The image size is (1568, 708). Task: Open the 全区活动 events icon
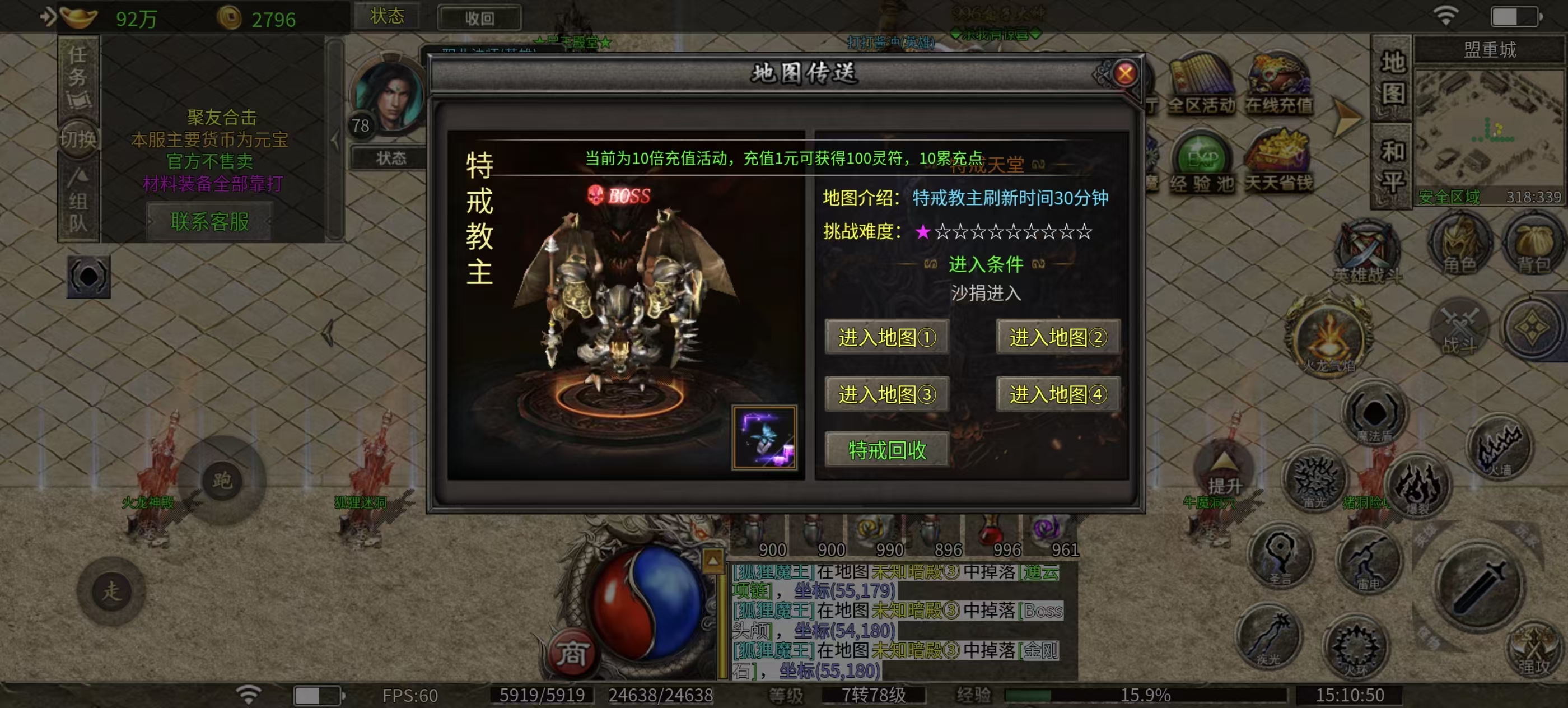point(1202,85)
